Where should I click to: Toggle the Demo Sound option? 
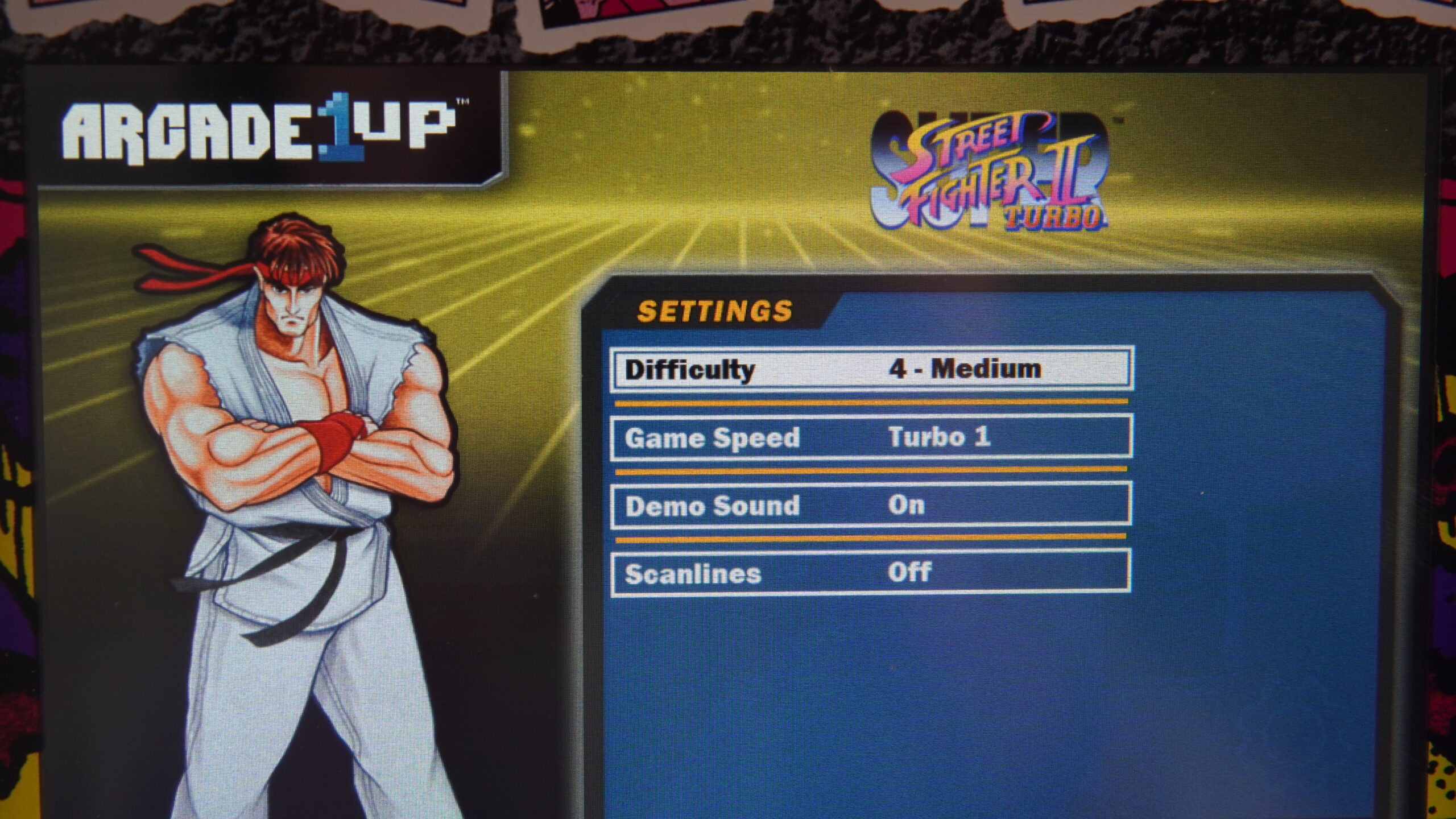[x=871, y=505]
